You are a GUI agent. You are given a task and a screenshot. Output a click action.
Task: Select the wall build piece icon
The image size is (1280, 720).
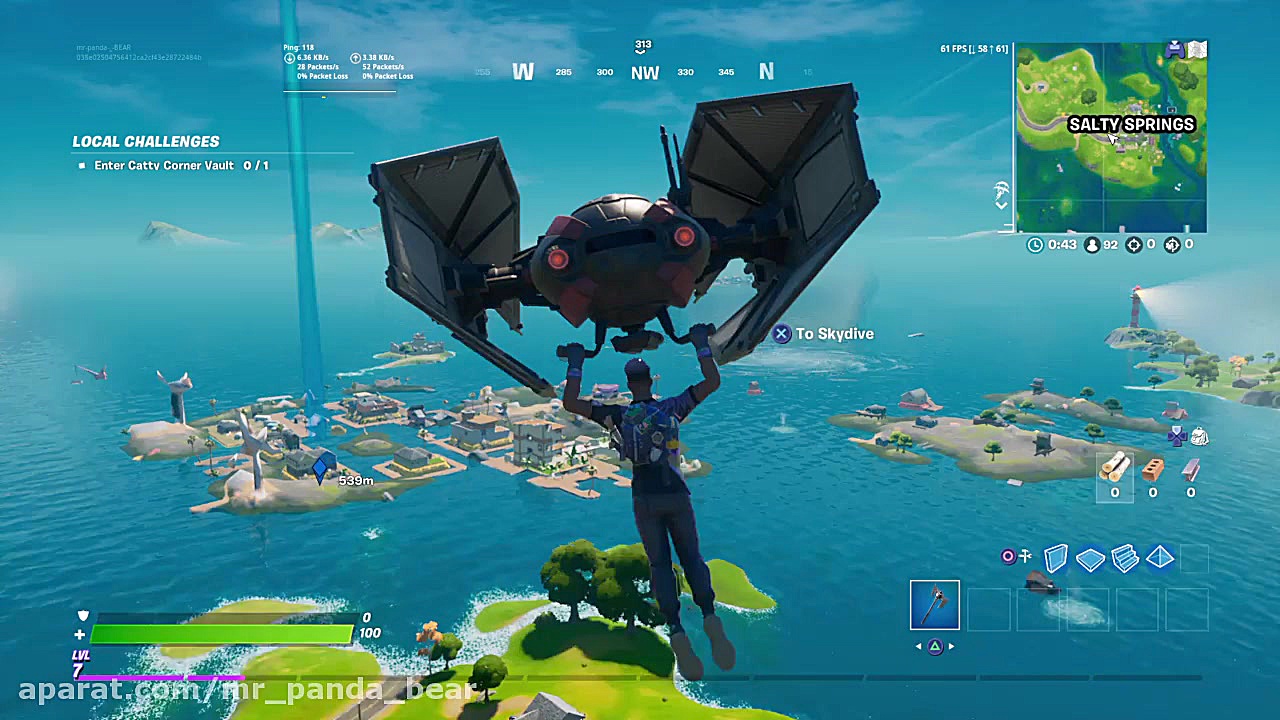pyautogui.click(x=1056, y=558)
